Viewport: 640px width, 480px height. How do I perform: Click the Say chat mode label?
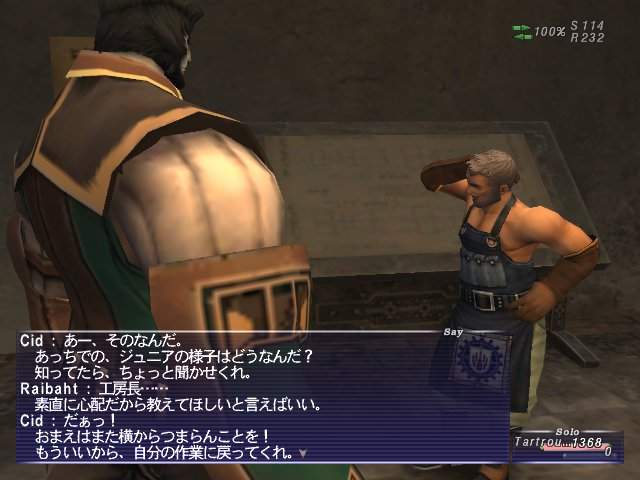click(x=454, y=329)
